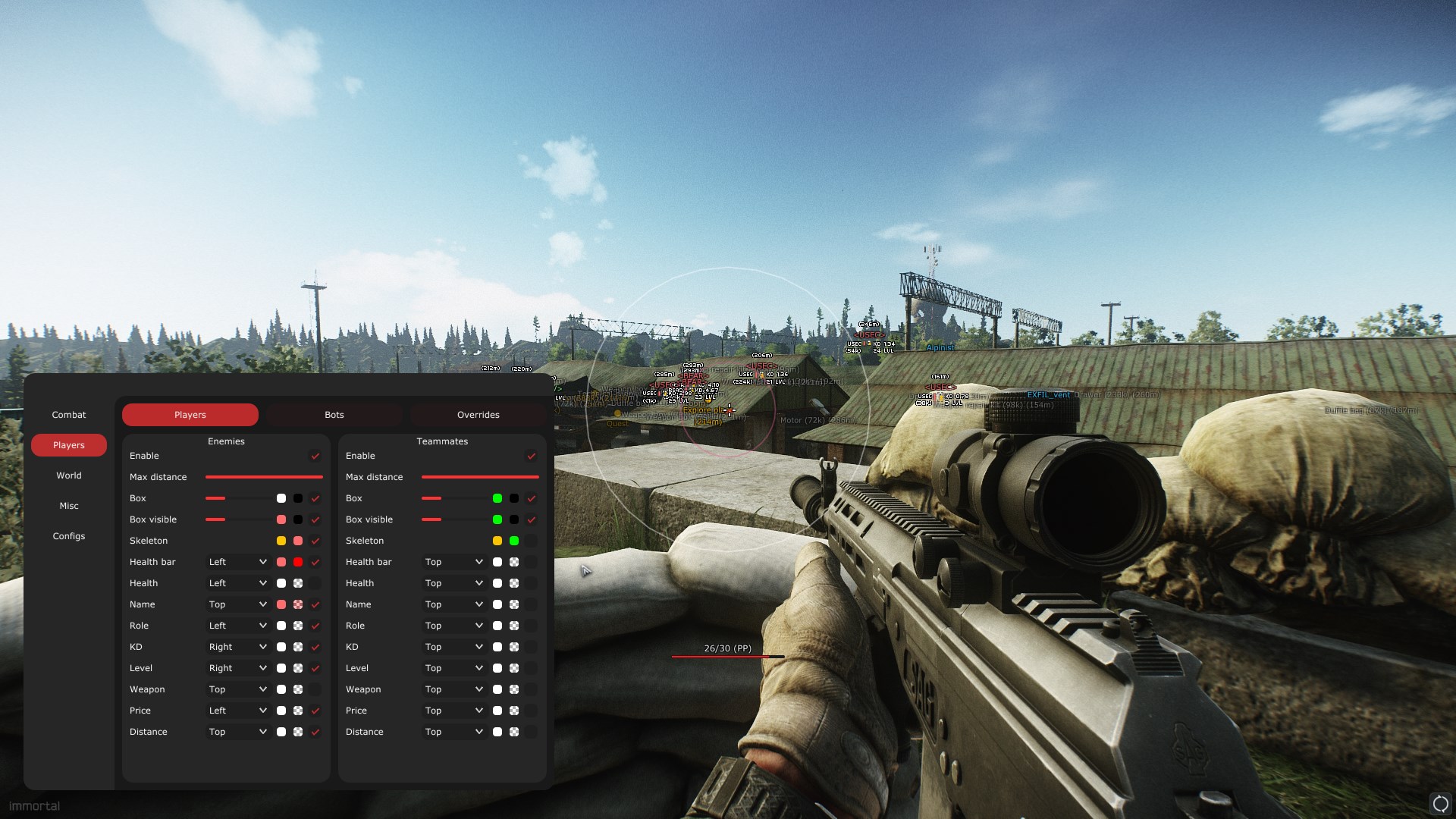
Task: Toggle the Enemies Enable checkbox
Action: click(x=315, y=456)
